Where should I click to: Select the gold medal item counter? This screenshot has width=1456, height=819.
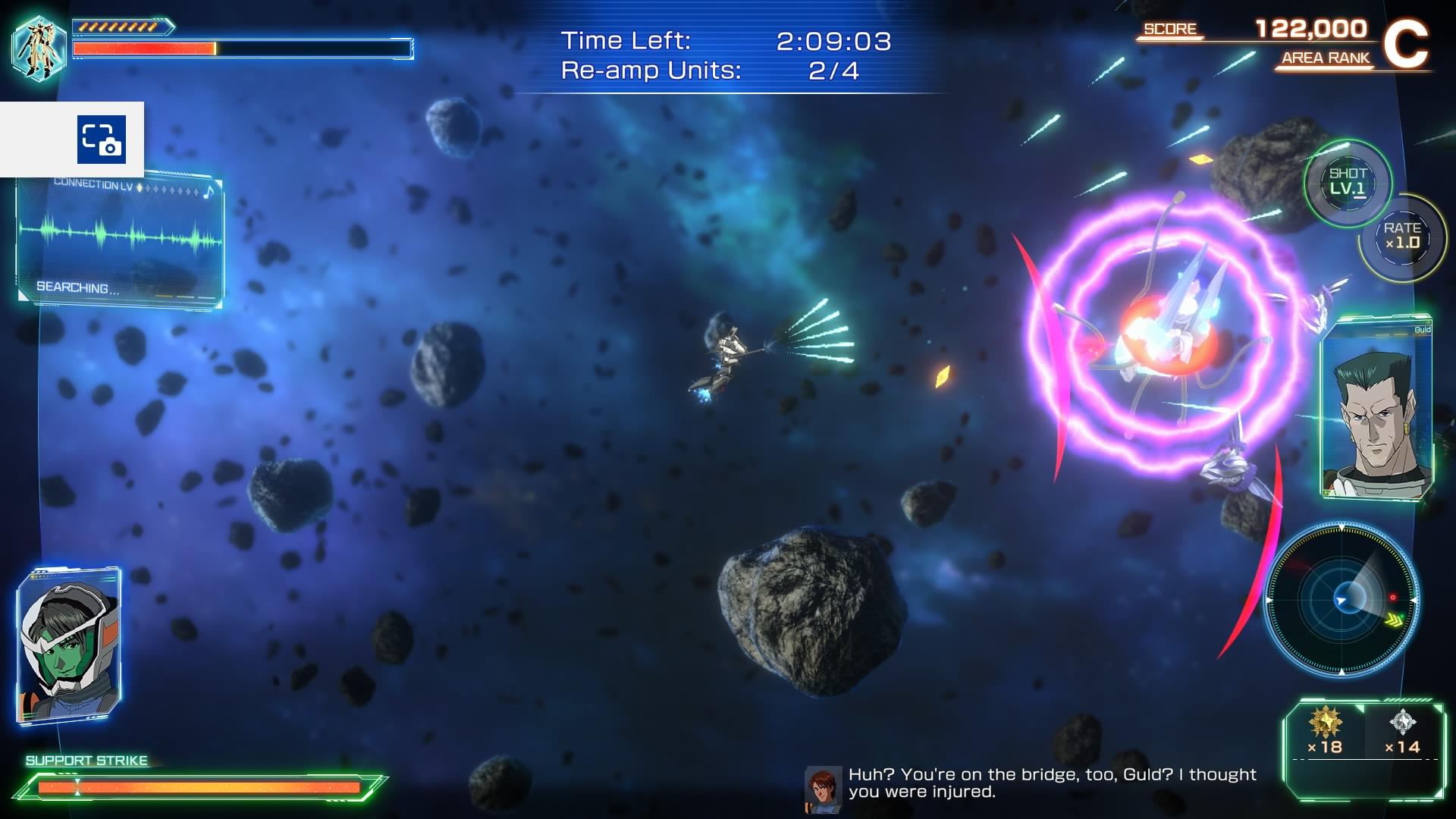click(x=1325, y=731)
